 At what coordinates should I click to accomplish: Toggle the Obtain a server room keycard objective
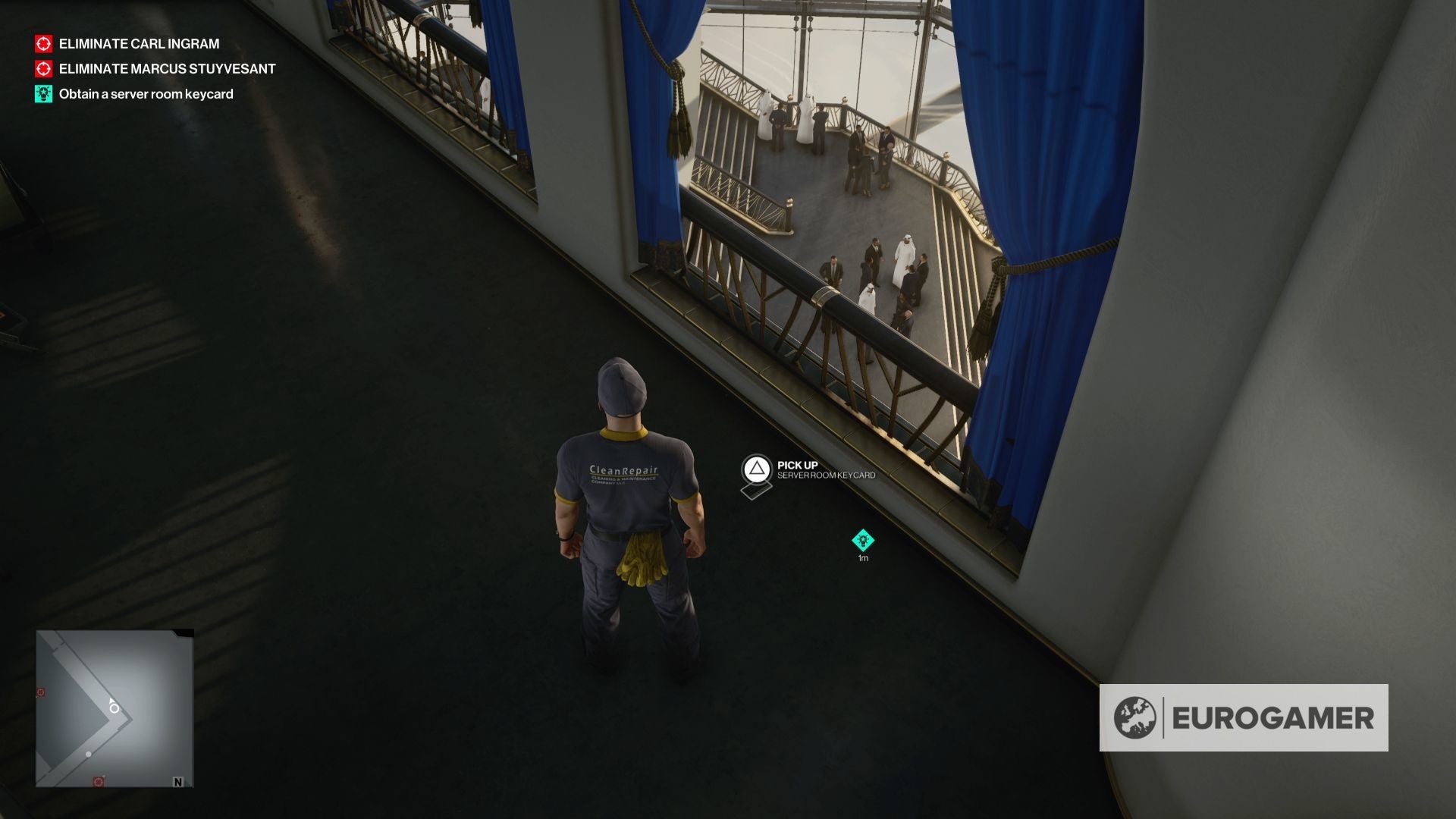click(146, 94)
